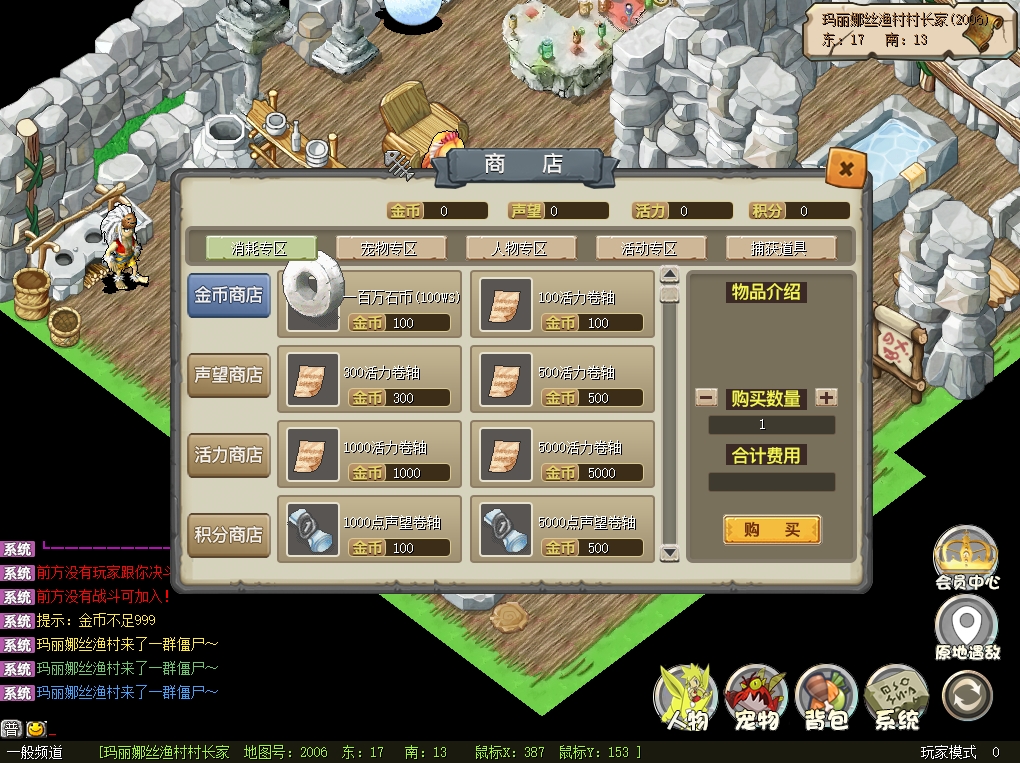Open the 背包 inventory

(x=826, y=694)
